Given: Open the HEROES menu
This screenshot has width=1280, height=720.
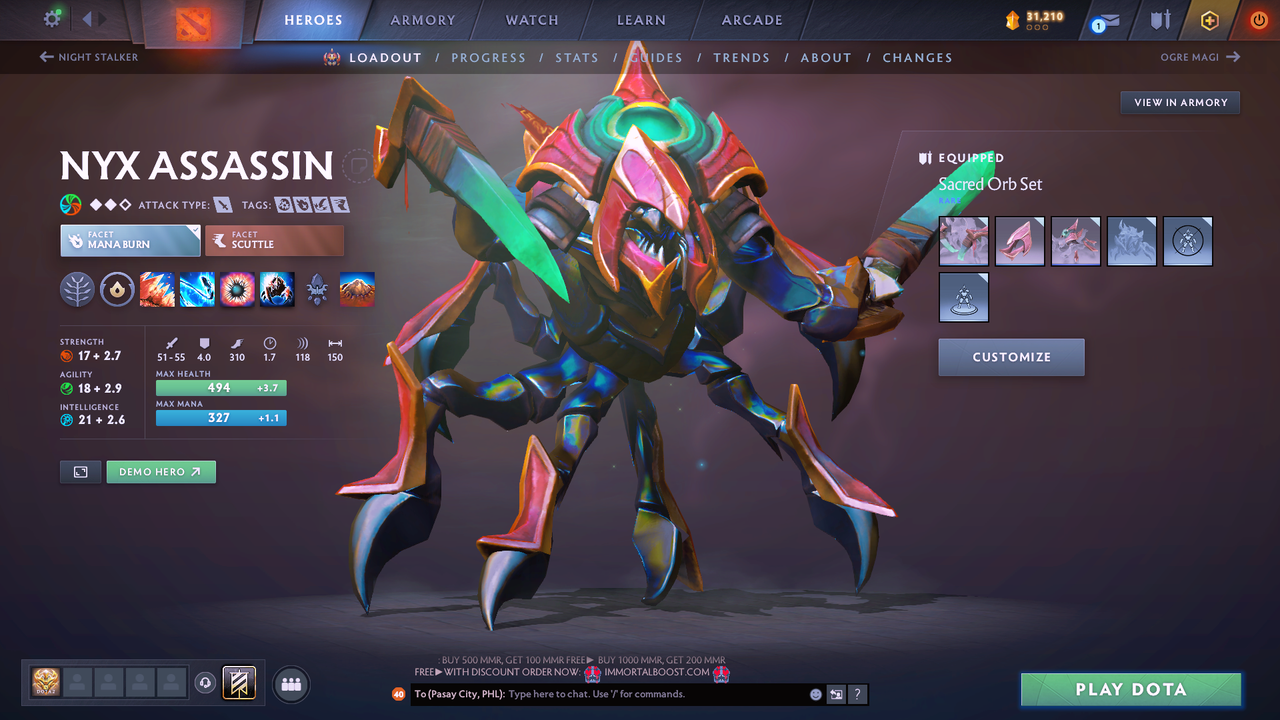Looking at the screenshot, I should (x=313, y=19).
